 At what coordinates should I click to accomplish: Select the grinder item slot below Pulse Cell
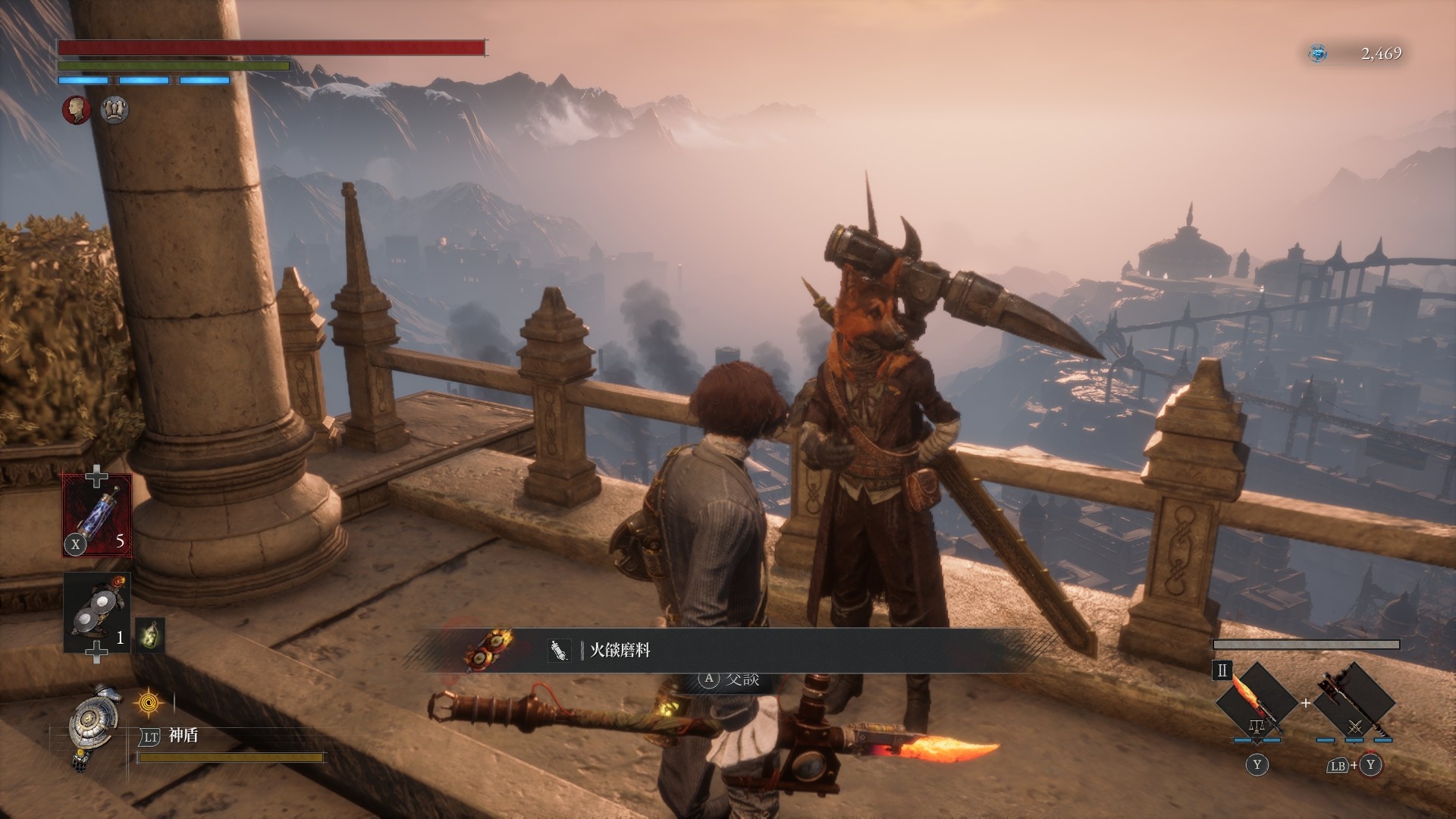97,613
